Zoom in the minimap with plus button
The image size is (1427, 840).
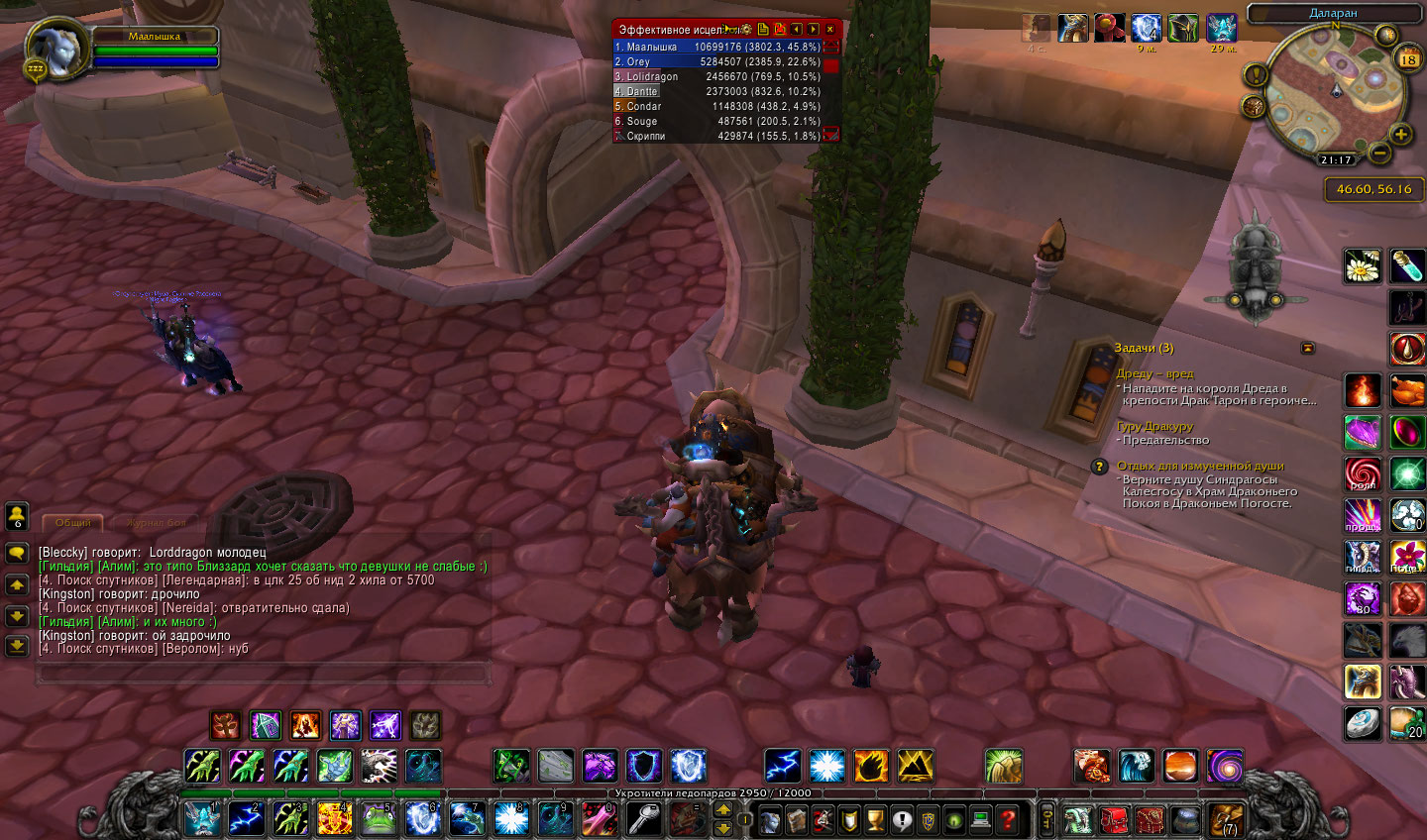(1400, 135)
